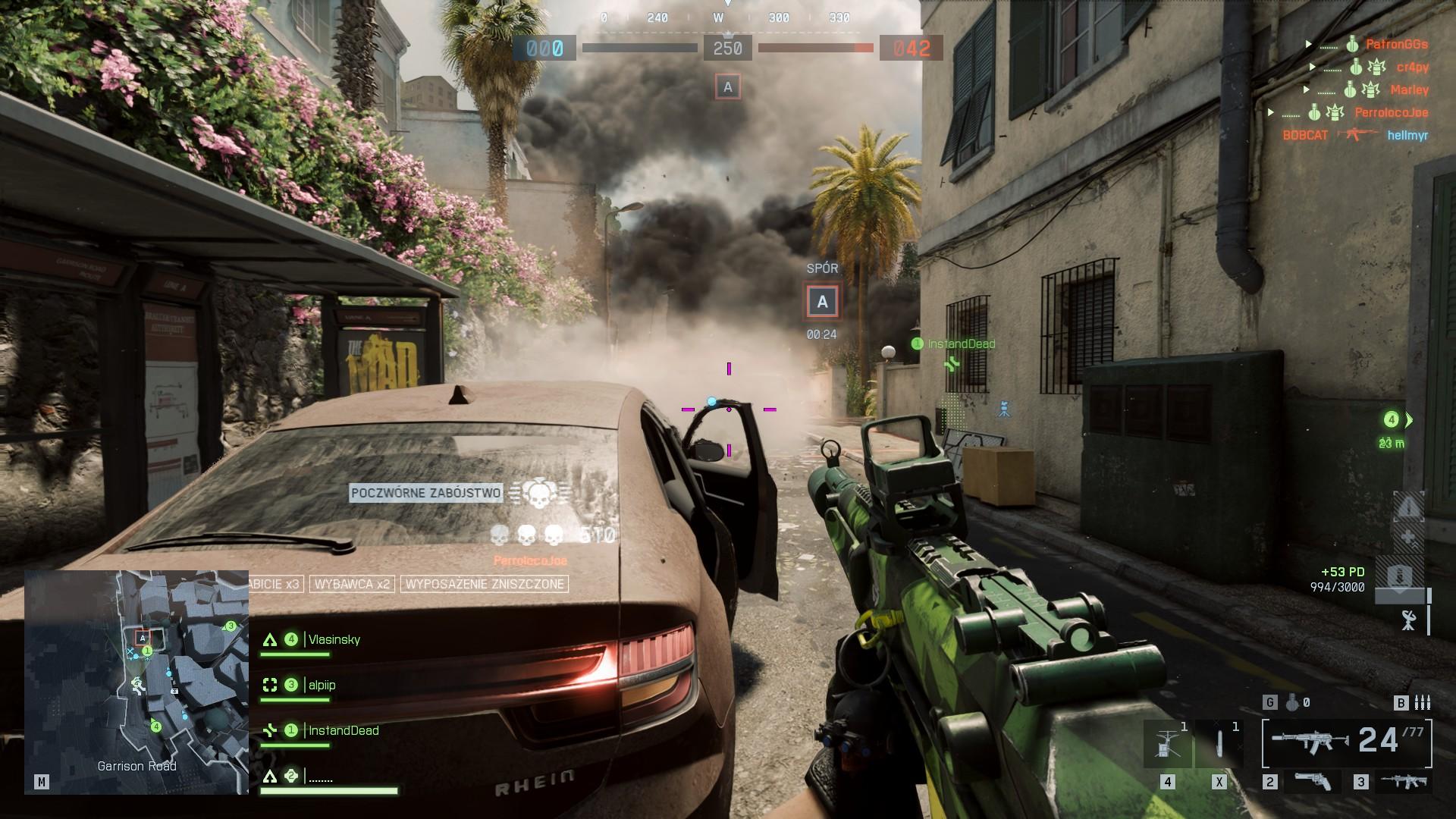Switch to the revolver sidearm slot
The width and height of the screenshot is (1456, 819).
[1313, 782]
